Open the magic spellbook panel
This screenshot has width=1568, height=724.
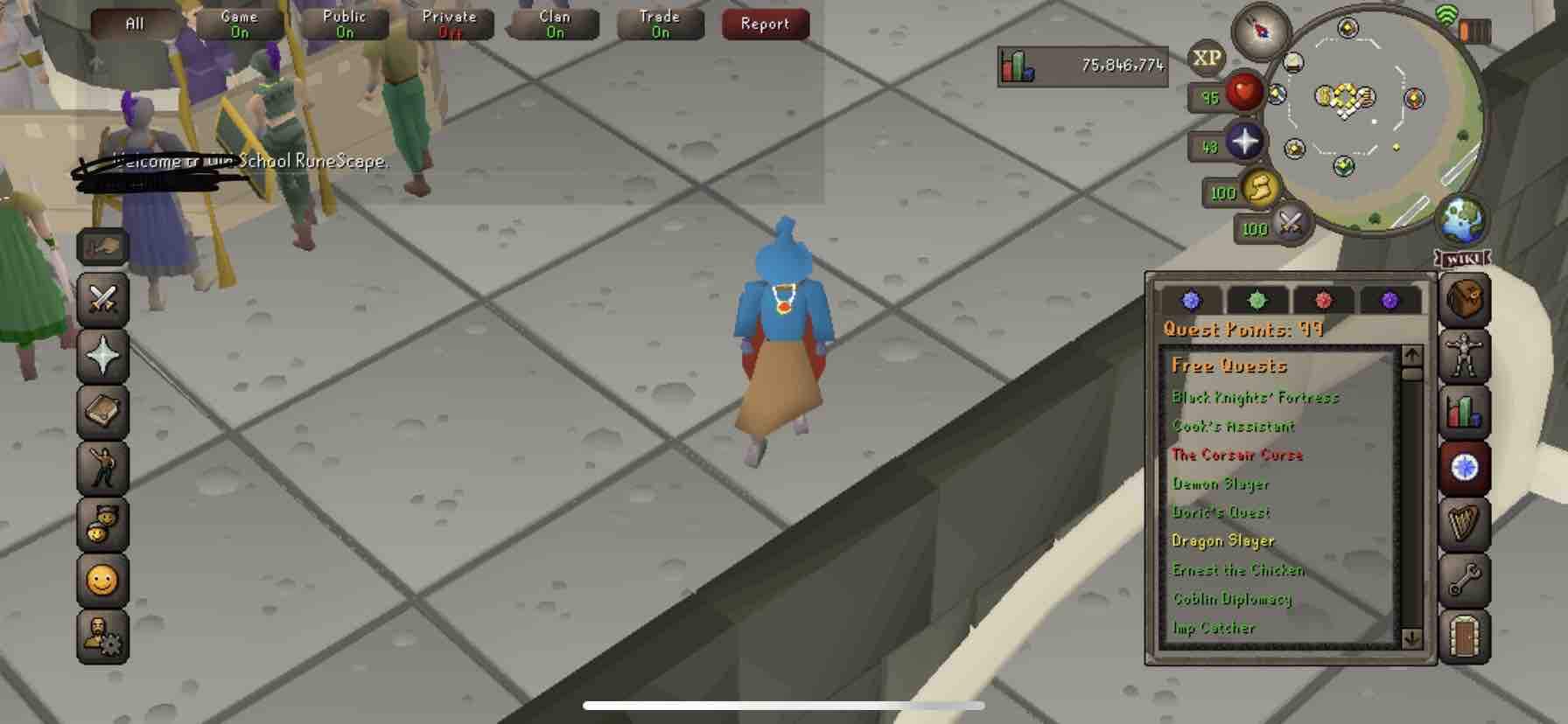click(102, 413)
